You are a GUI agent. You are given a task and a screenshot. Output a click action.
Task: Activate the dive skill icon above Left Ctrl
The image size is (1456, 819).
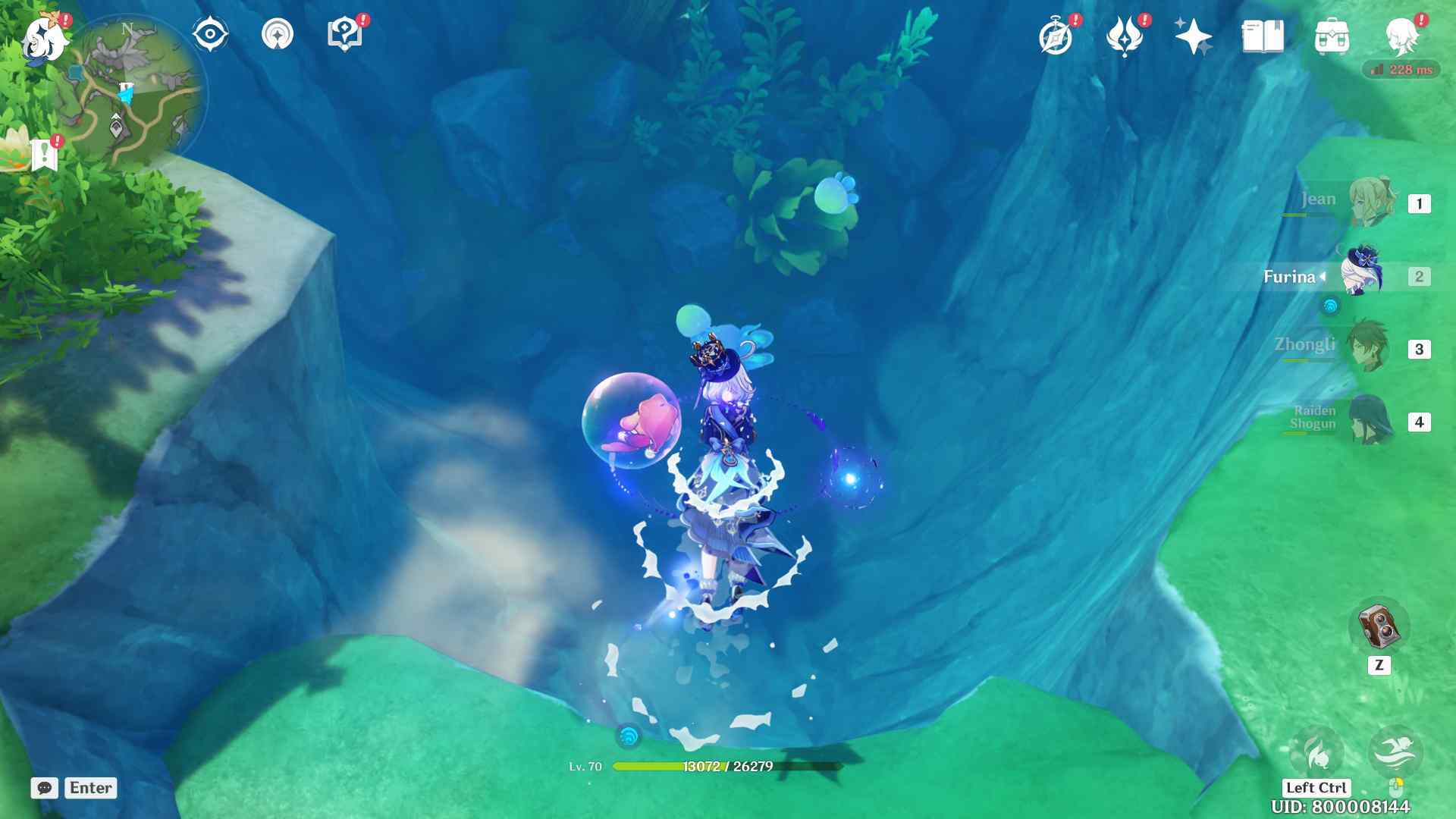(x=1316, y=752)
